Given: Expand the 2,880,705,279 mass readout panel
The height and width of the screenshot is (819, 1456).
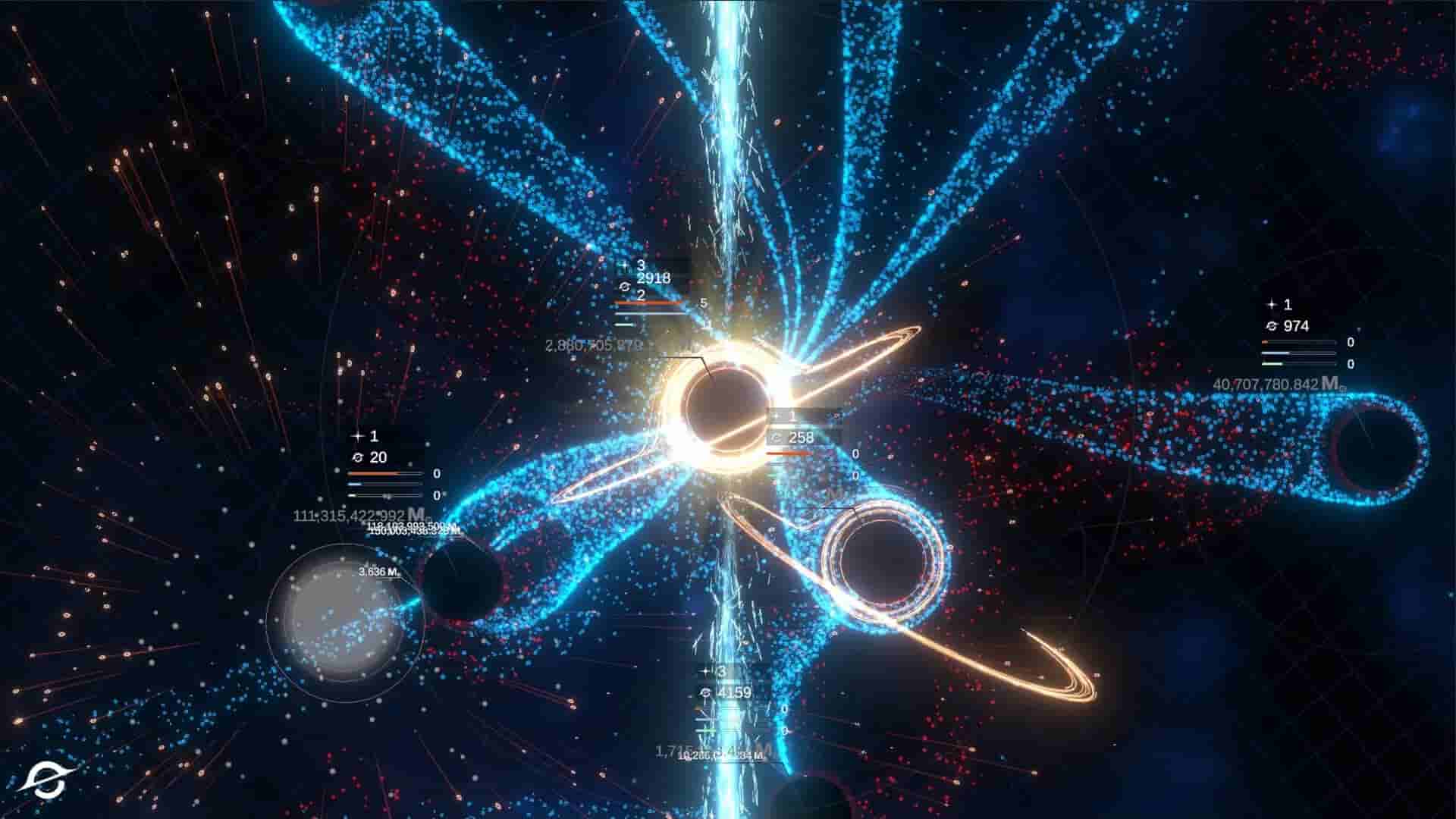Looking at the screenshot, I should coord(595,345).
